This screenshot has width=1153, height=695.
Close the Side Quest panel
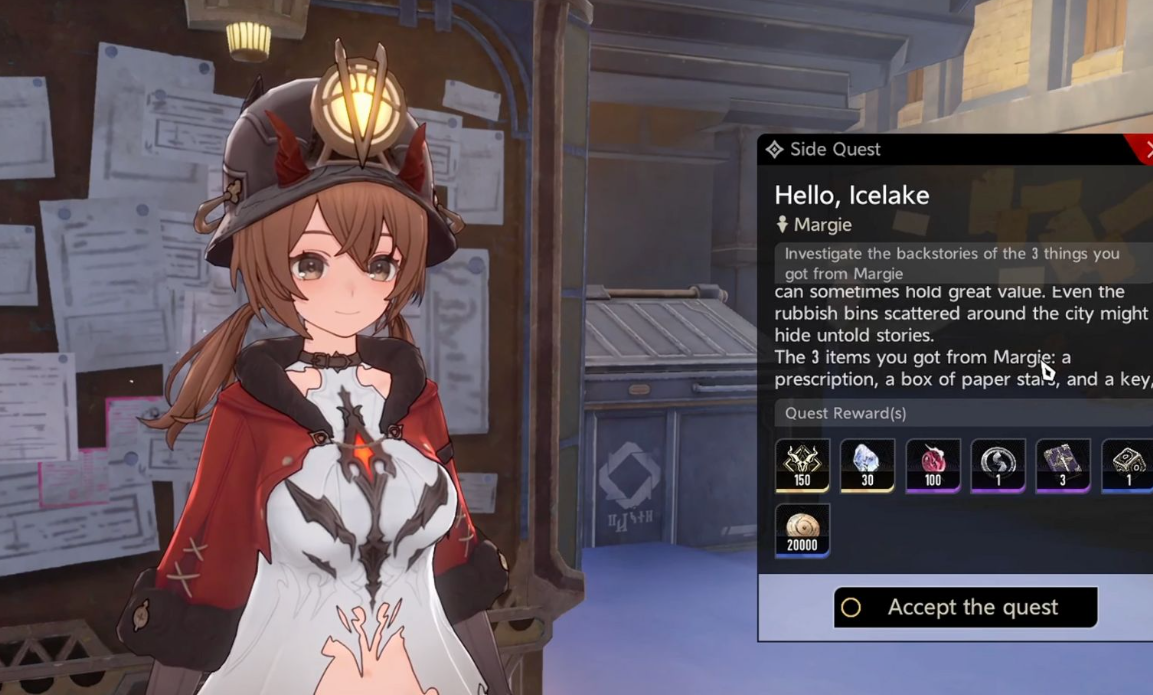[1146, 149]
